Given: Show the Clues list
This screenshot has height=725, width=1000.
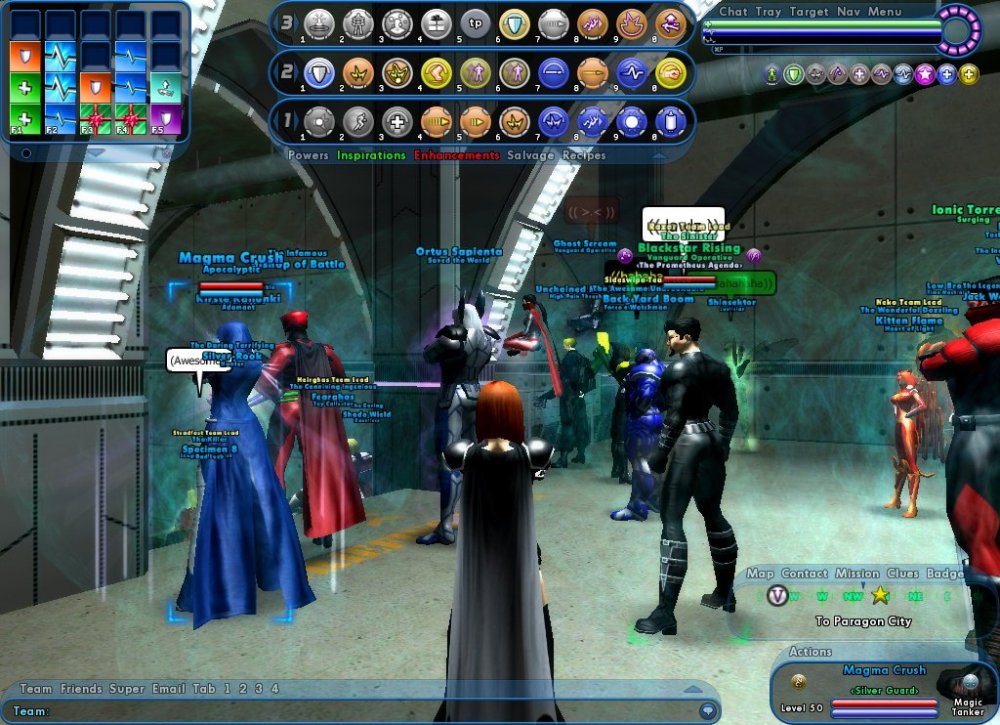Looking at the screenshot, I should point(902,574).
